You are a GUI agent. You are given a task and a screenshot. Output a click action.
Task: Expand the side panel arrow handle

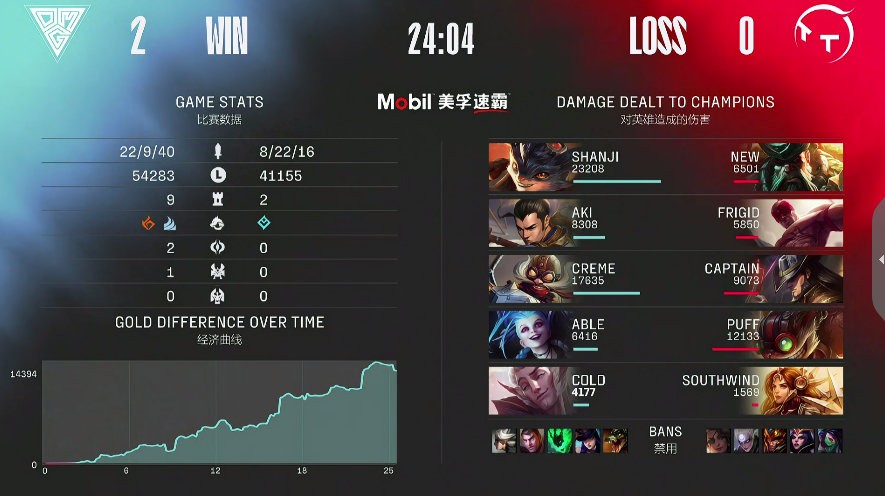[880, 260]
